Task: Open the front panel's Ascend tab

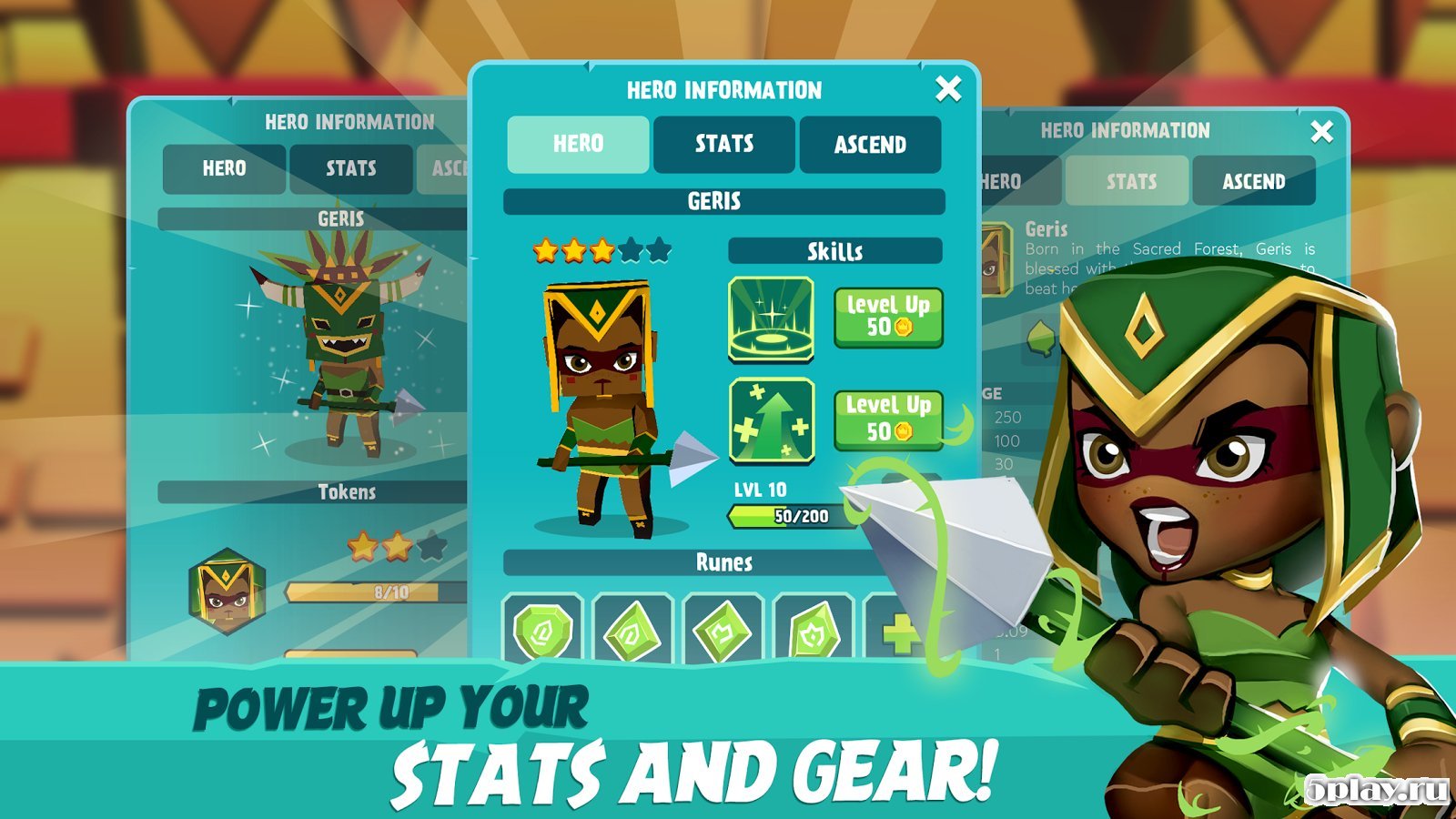Action: 870,144
